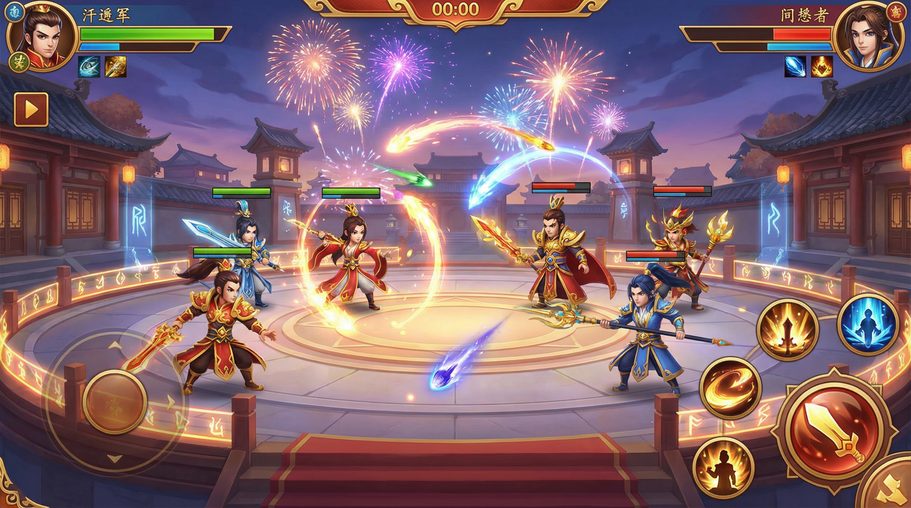The image size is (911, 508).
Task: Trigger the golden aura figure skill
Action: coord(722,466)
